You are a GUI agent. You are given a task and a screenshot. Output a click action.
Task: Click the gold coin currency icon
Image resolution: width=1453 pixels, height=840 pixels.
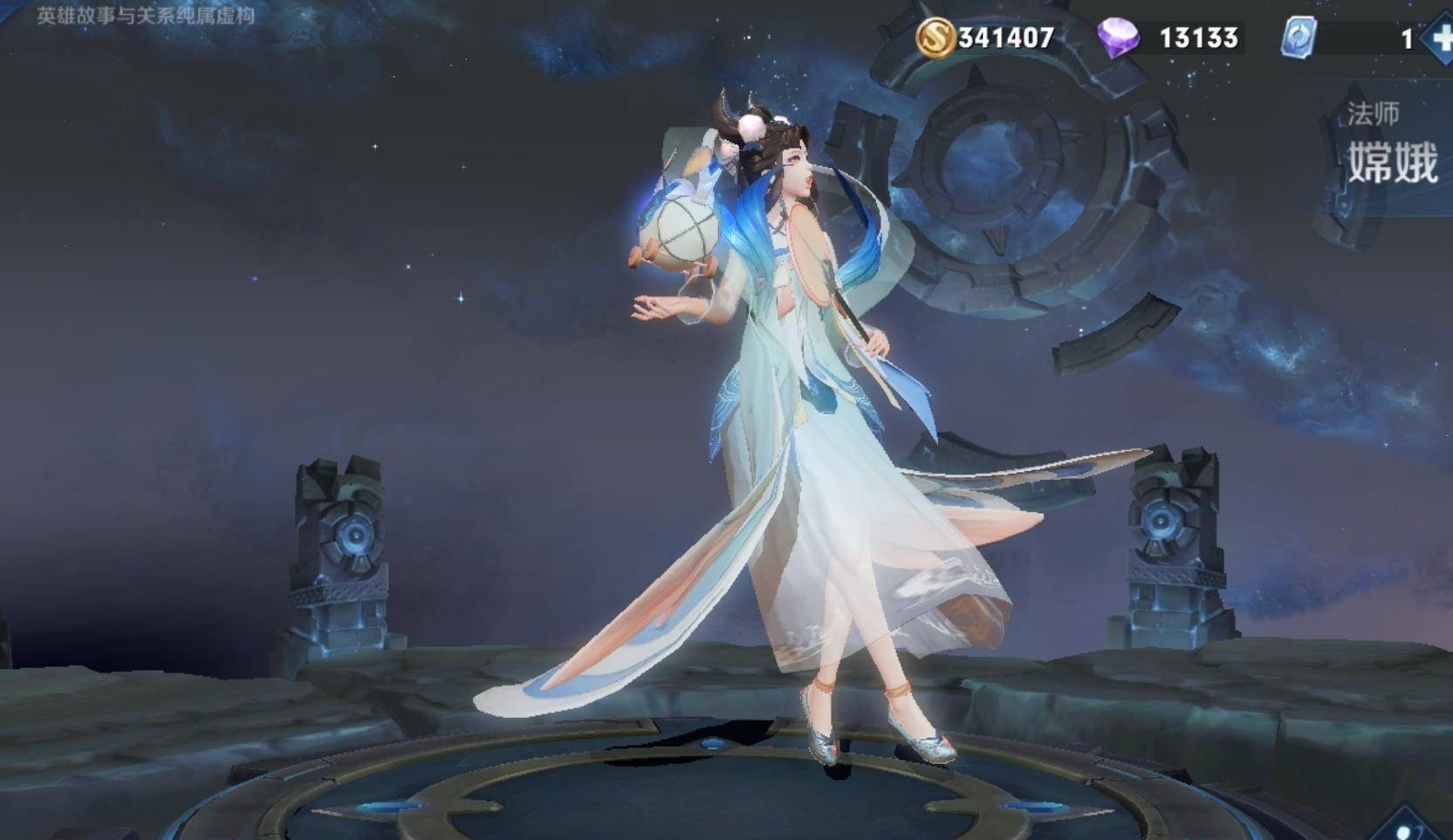(935, 38)
